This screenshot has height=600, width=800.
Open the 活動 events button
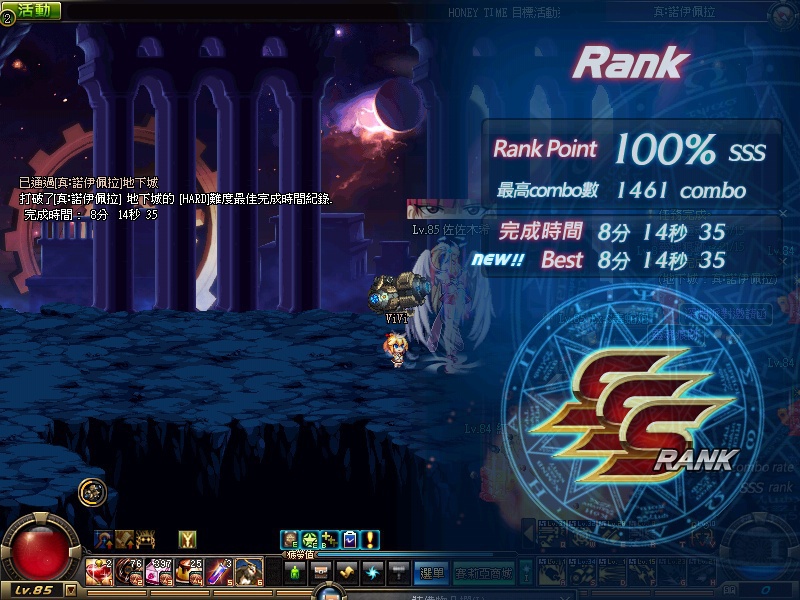click(30, 10)
